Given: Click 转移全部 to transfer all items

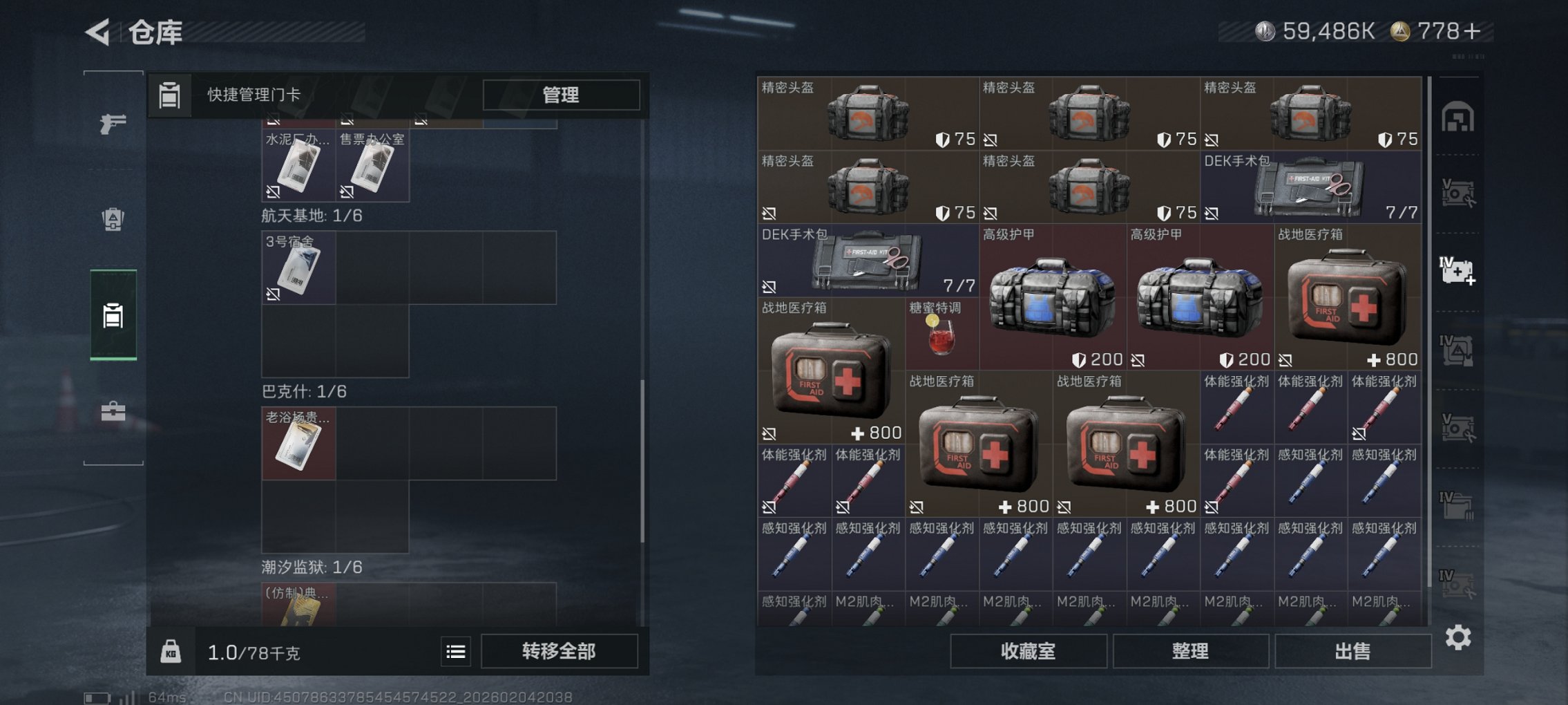Looking at the screenshot, I should (561, 651).
